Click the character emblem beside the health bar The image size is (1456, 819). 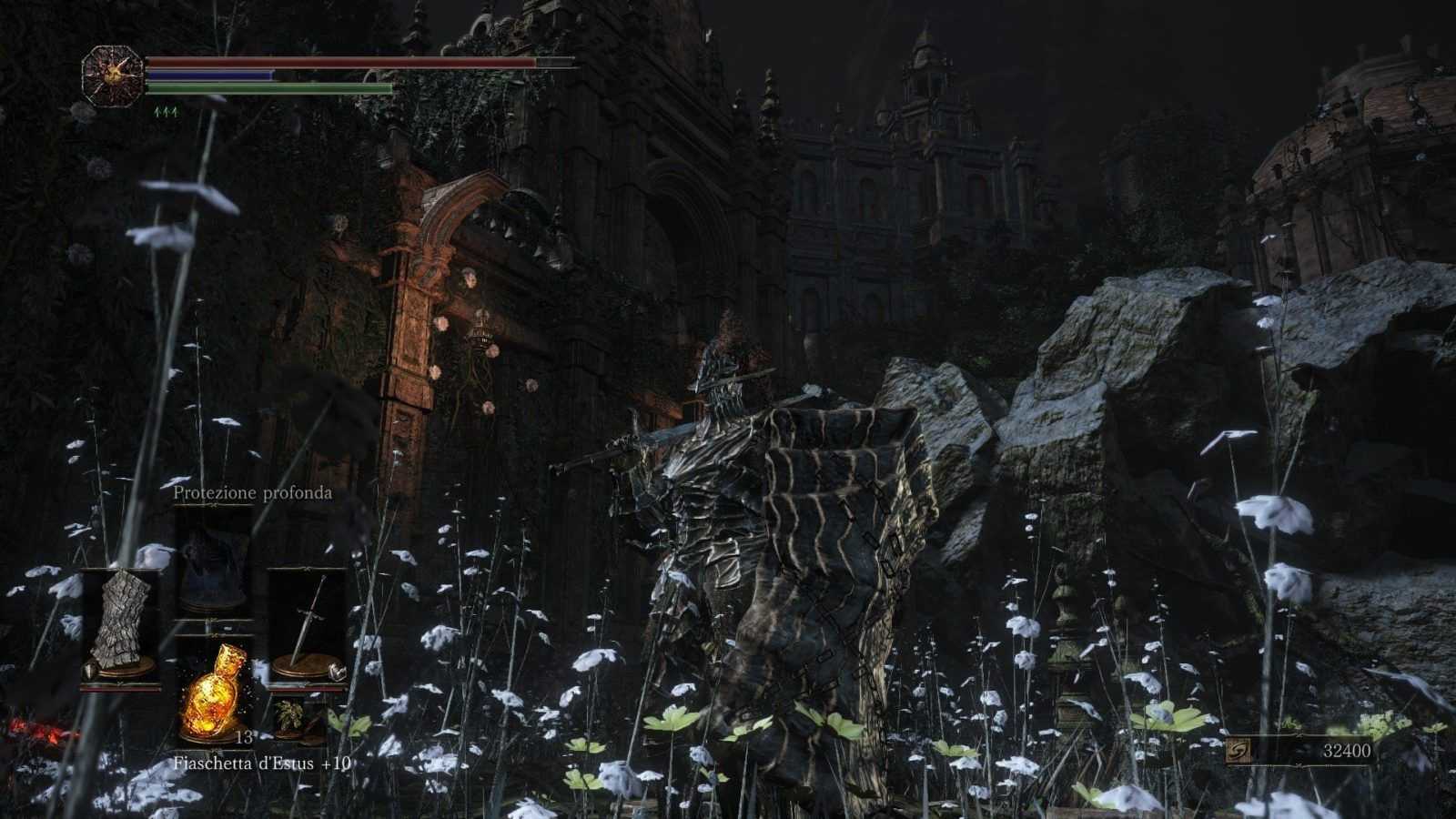point(112,76)
